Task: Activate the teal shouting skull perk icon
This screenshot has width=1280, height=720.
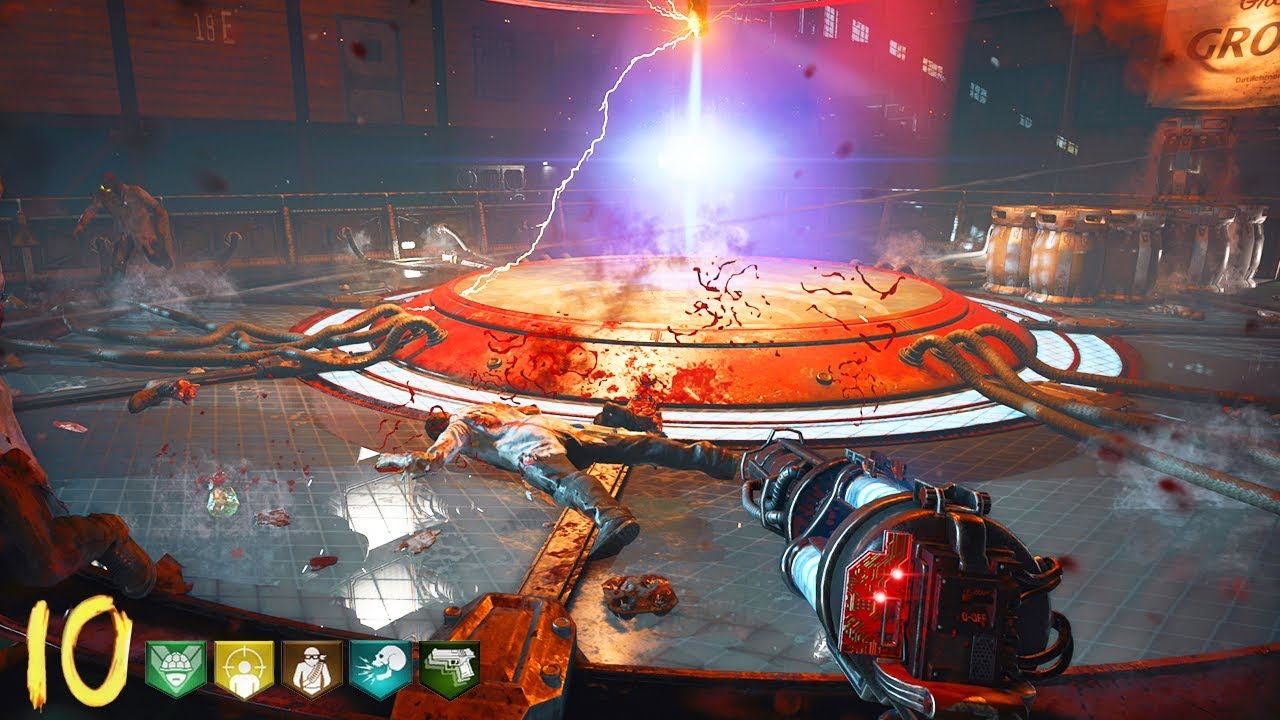Action: click(x=380, y=668)
